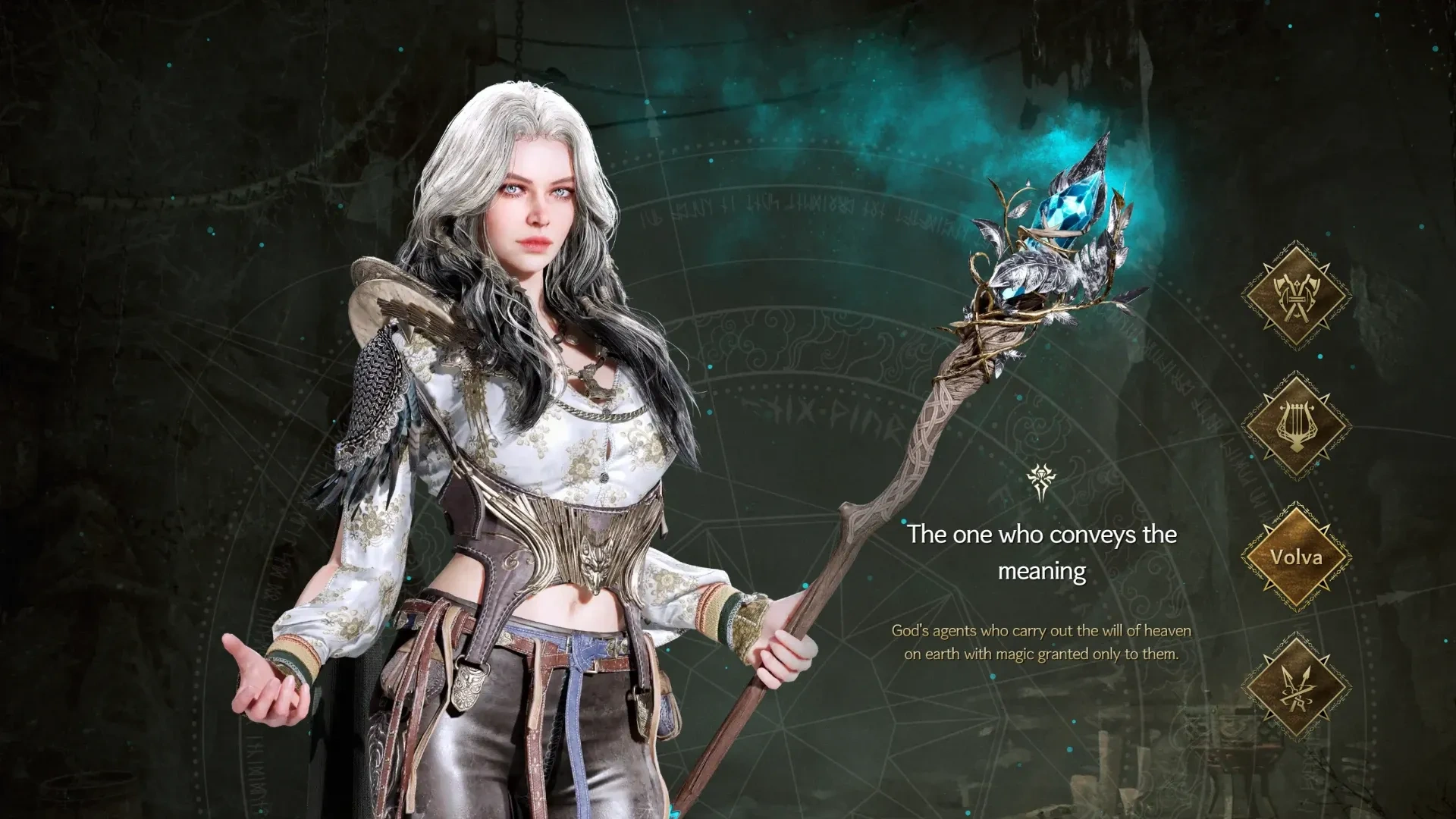Pick the crossed arrows archer class

point(1296,688)
